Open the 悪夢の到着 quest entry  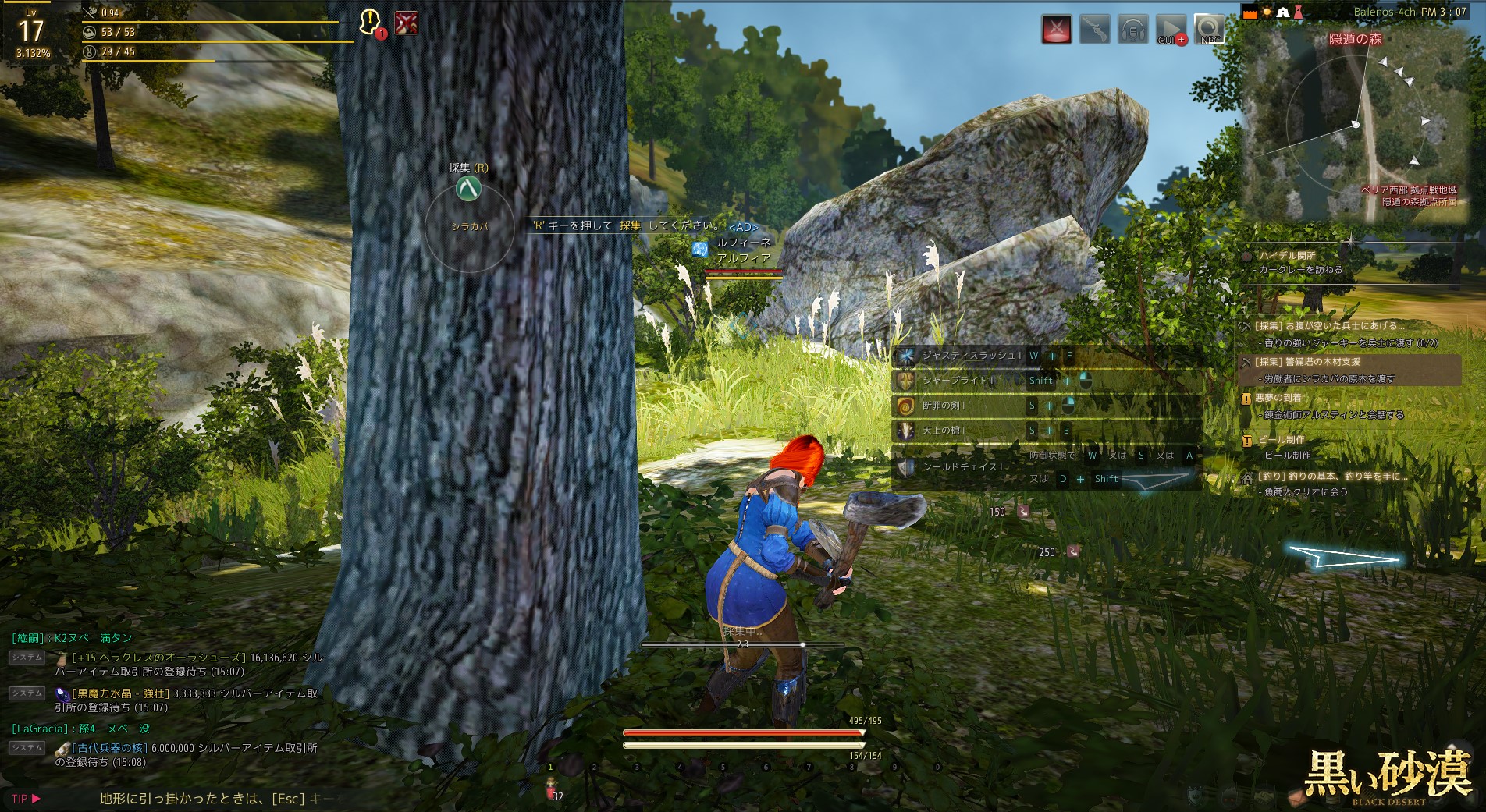click(x=1279, y=398)
